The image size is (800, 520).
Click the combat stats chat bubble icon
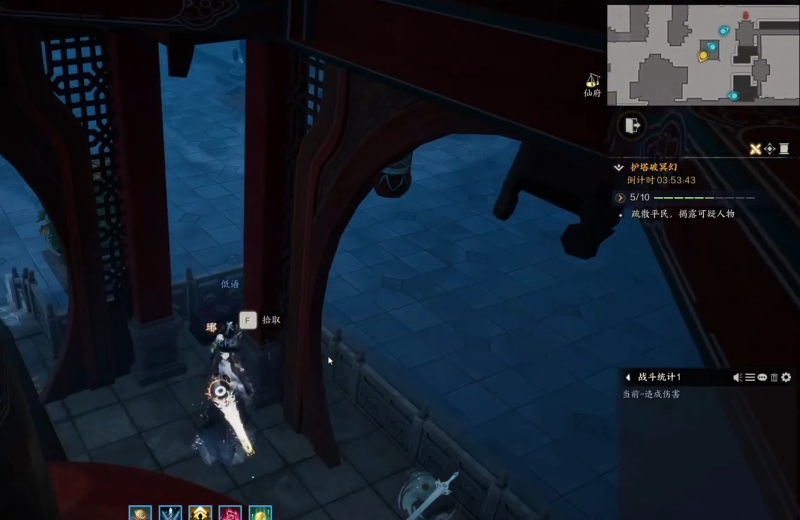762,377
